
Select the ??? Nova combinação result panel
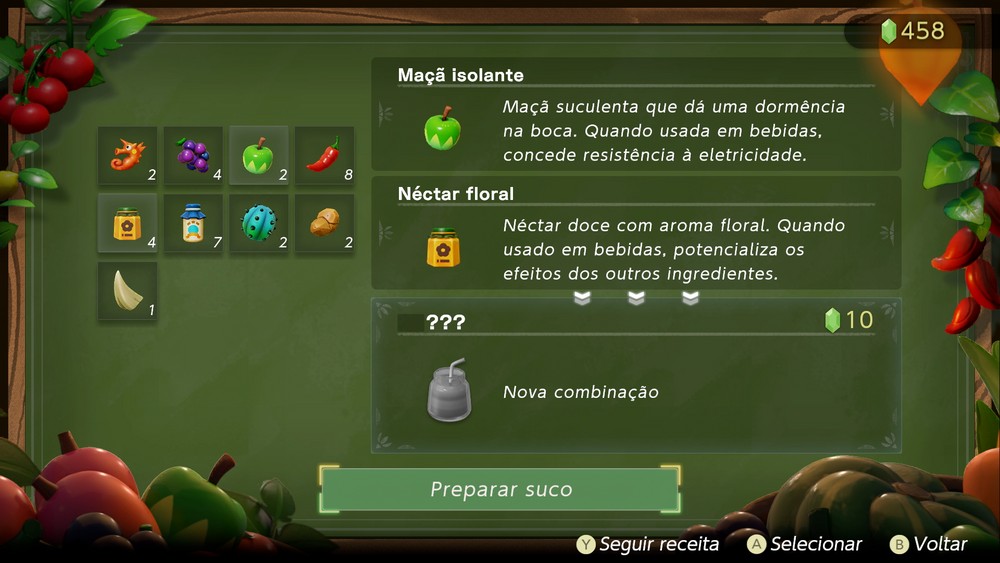636,375
